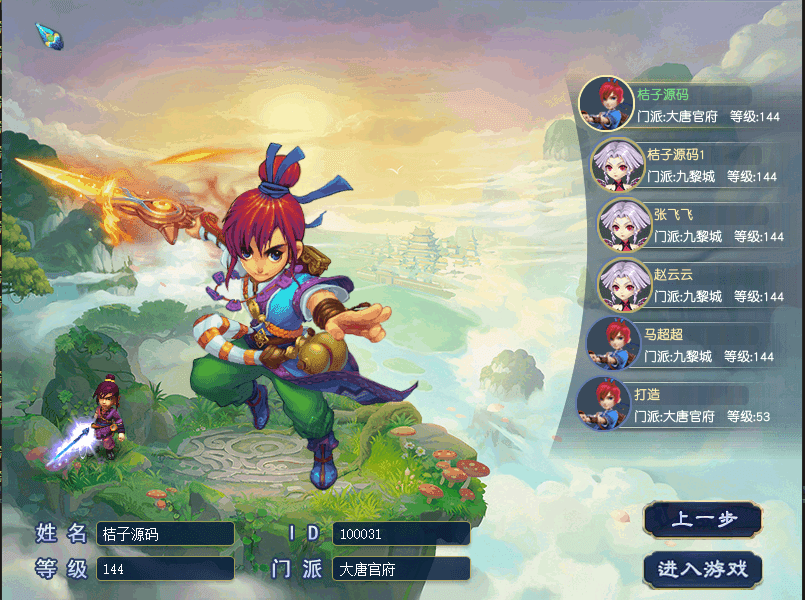Viewport: 805px width, 600px height.
Task: Click the 上一步 back button
Action: (x=703, y=519)
